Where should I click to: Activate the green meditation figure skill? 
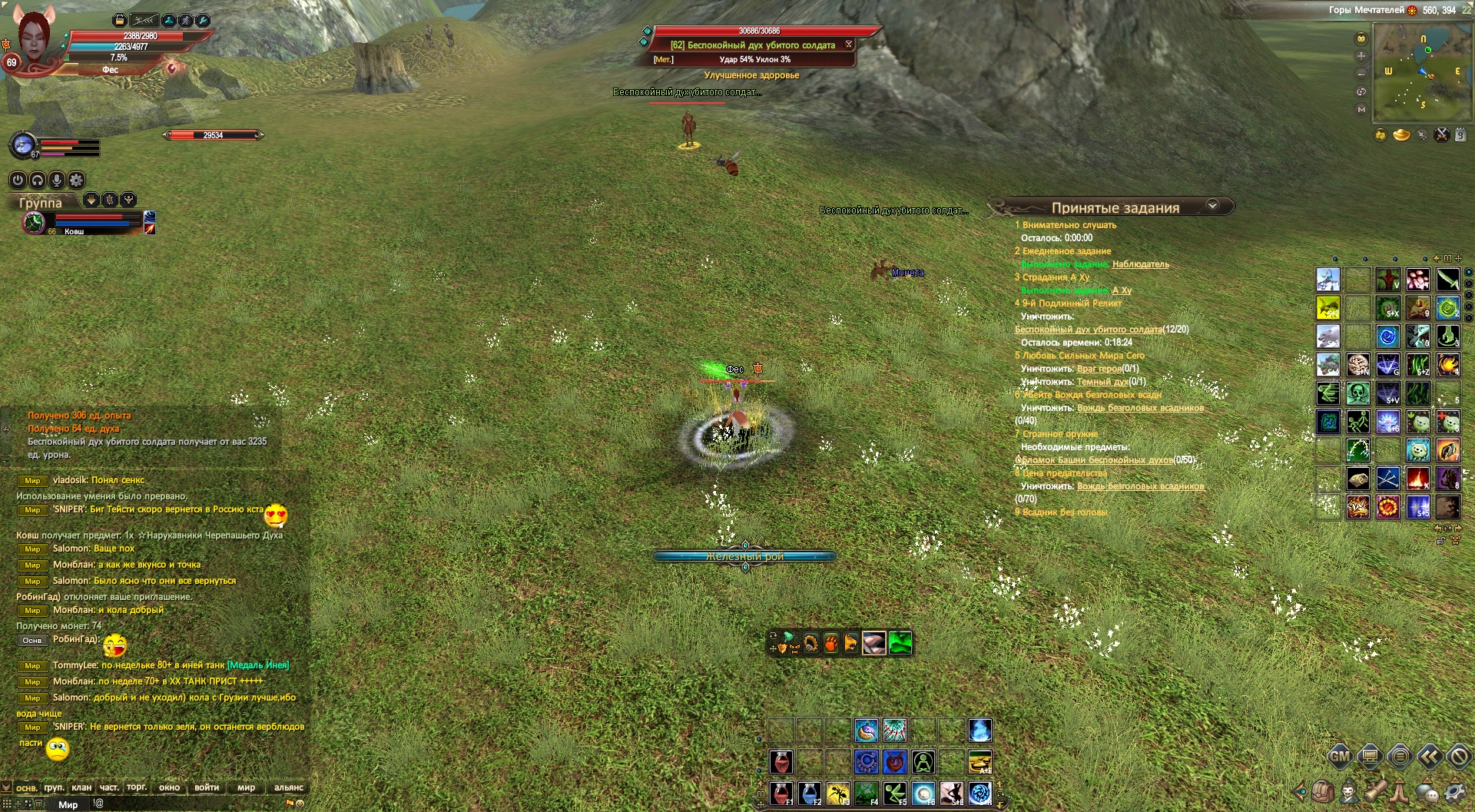click(923, 762)
